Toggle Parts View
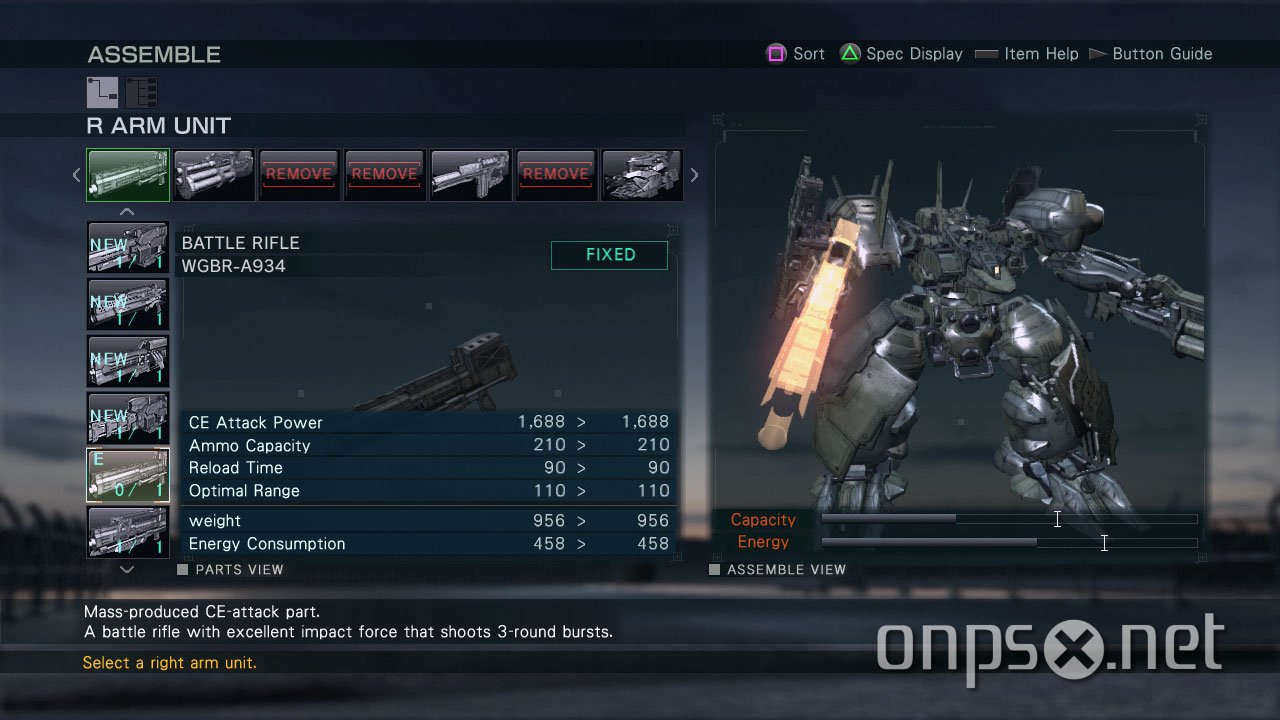Image resolution: width=1280 pixels, height=720 pixels. coord(229,568)
